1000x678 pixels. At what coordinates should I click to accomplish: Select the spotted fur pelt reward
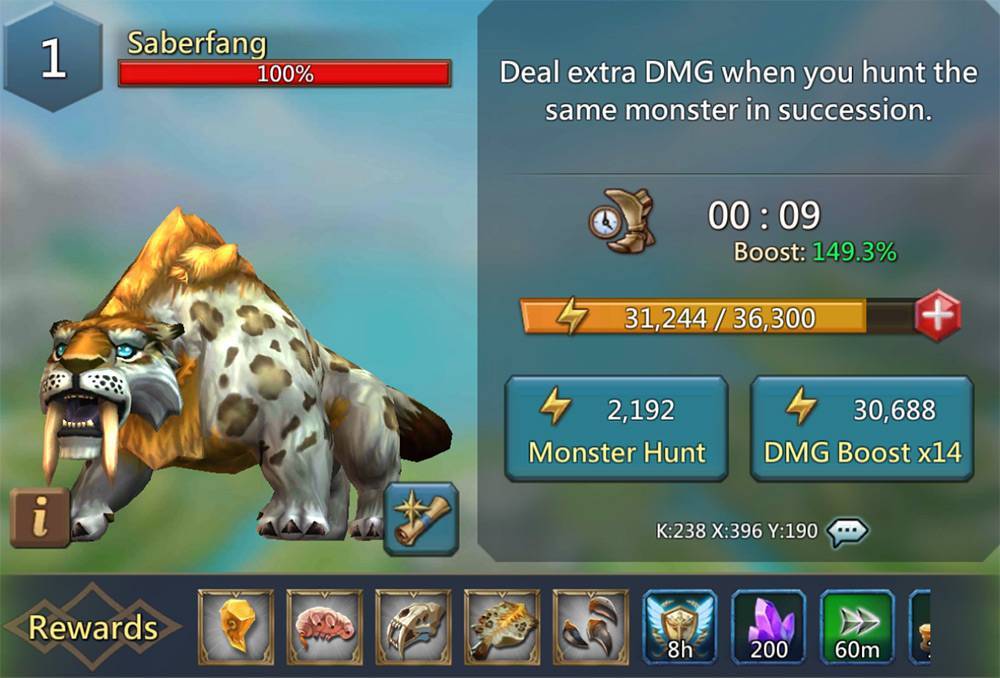(502, 627)
